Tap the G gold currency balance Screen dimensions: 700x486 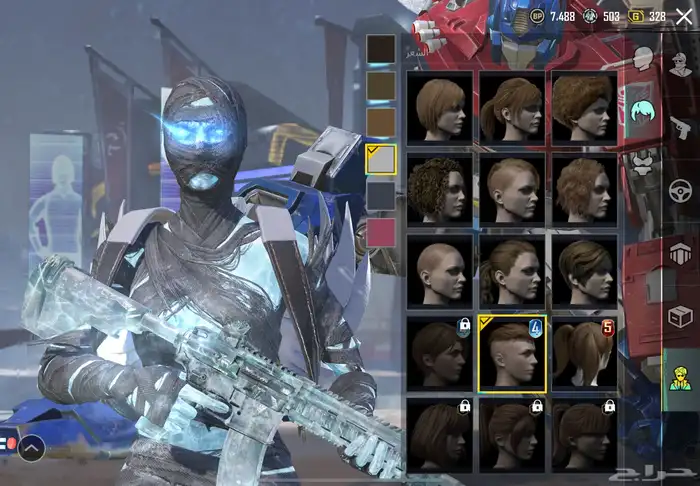tap(649, 16)
